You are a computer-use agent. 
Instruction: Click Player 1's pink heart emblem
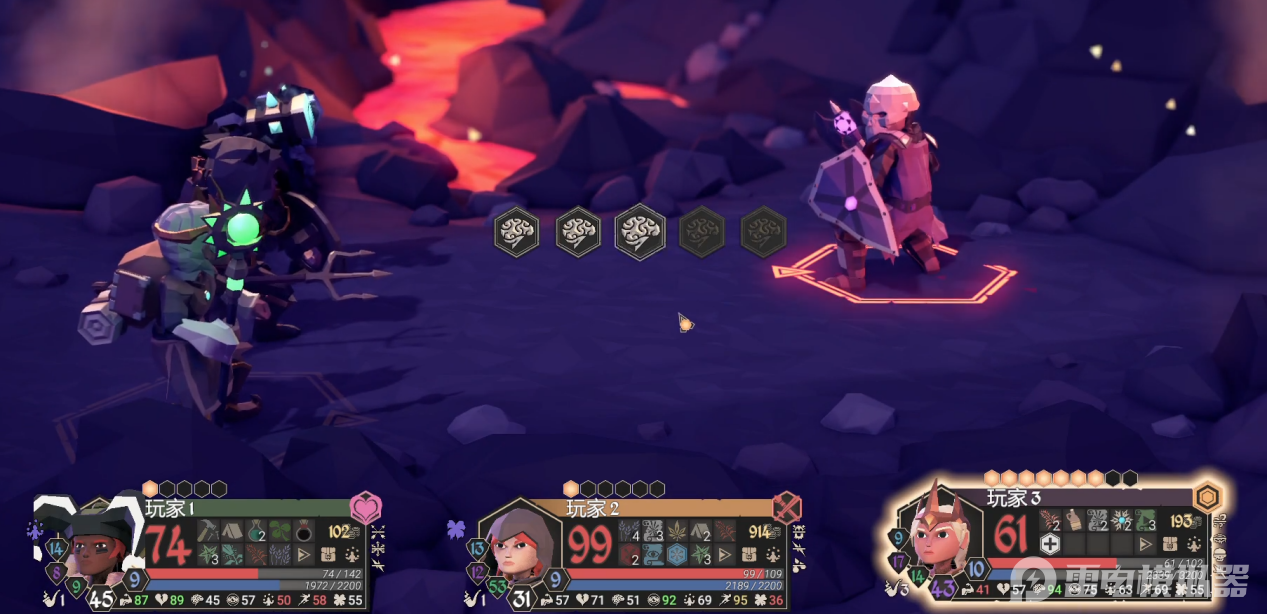[x=365, y=508]
